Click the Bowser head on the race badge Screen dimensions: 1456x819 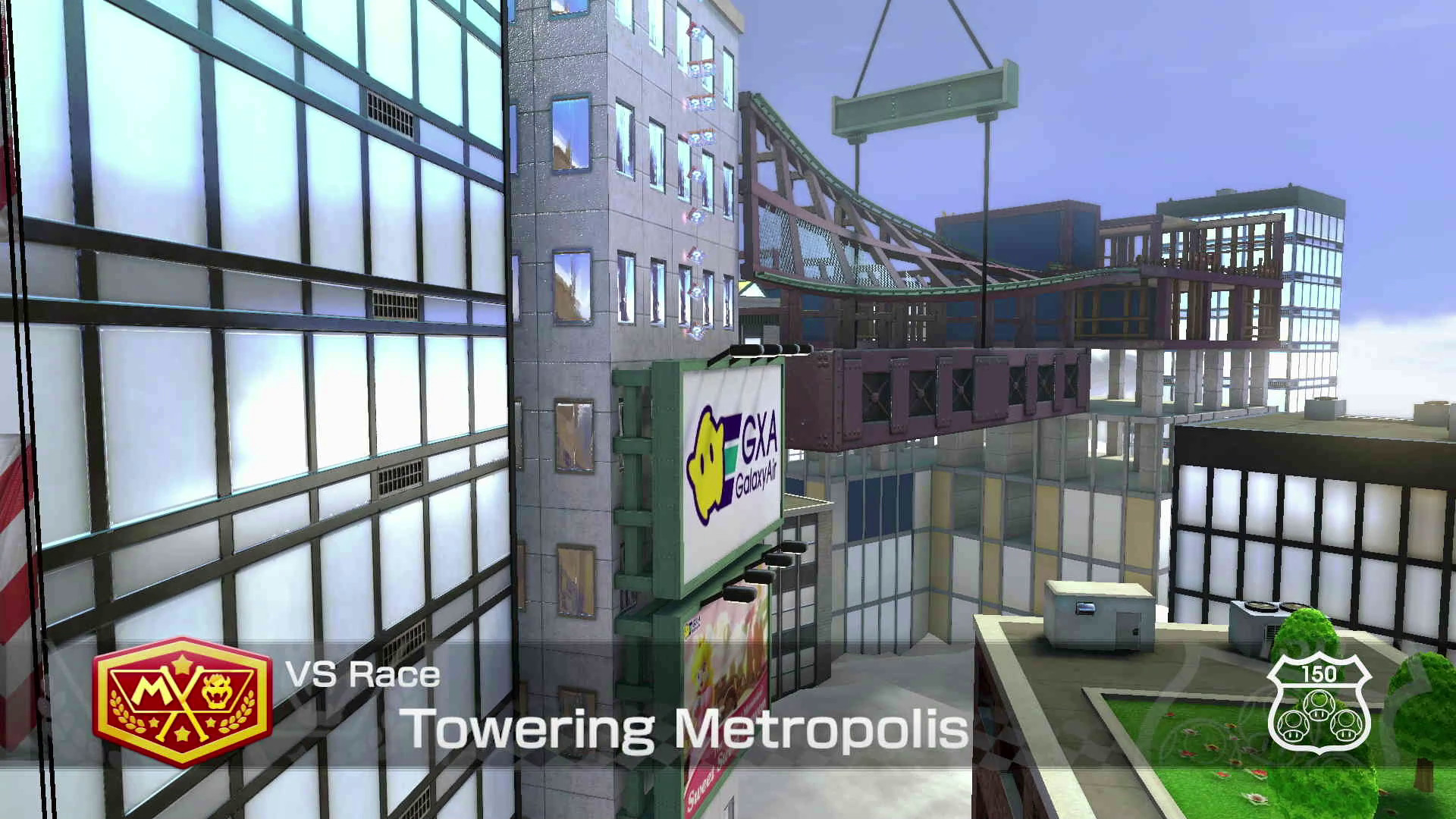click(x=215, y=692)
